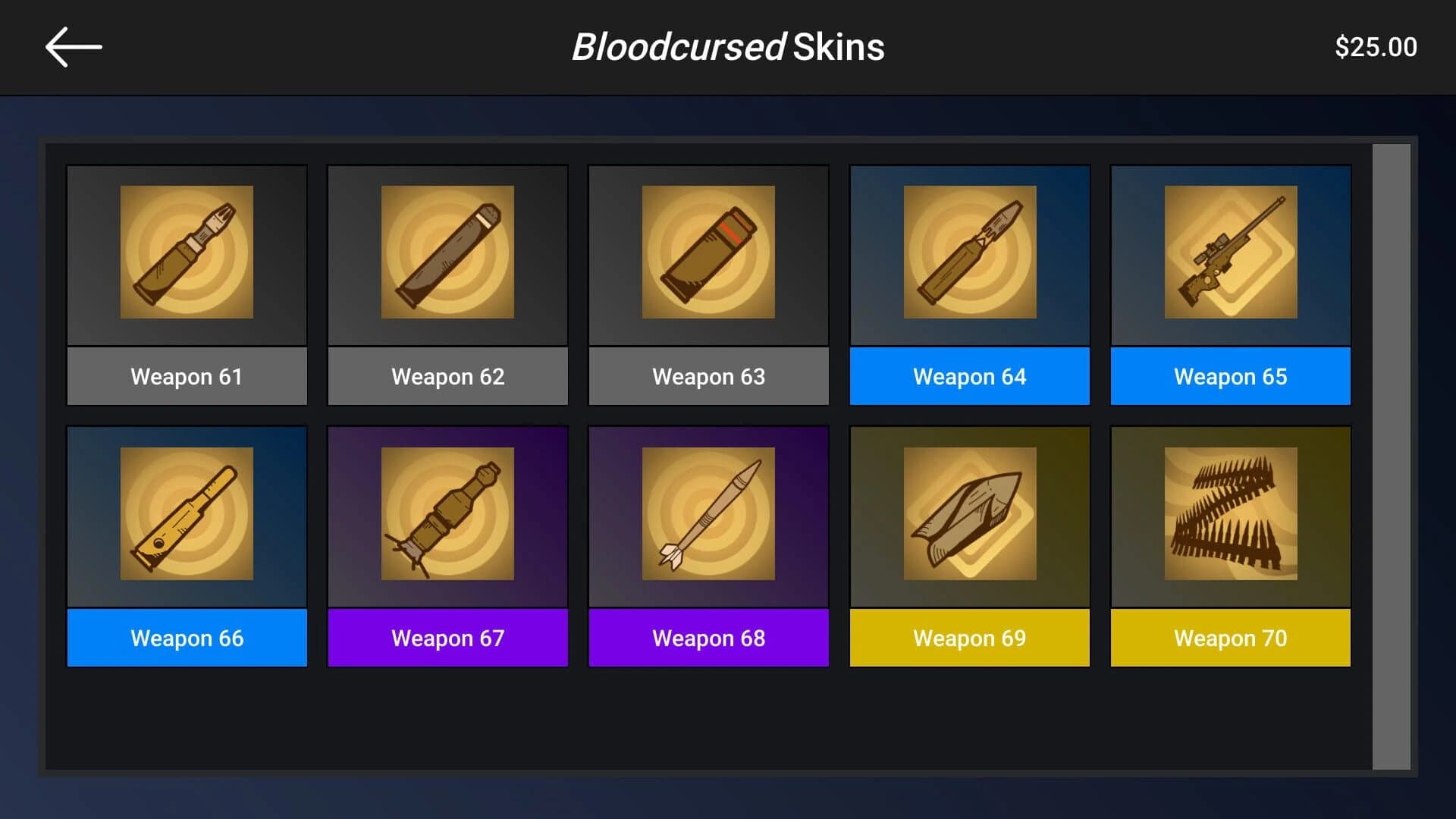The width and height of the screenshot is (1456, 819).
Task: Select the mortar shell icon for Weapon 67
Action: (x=447, y=516)
